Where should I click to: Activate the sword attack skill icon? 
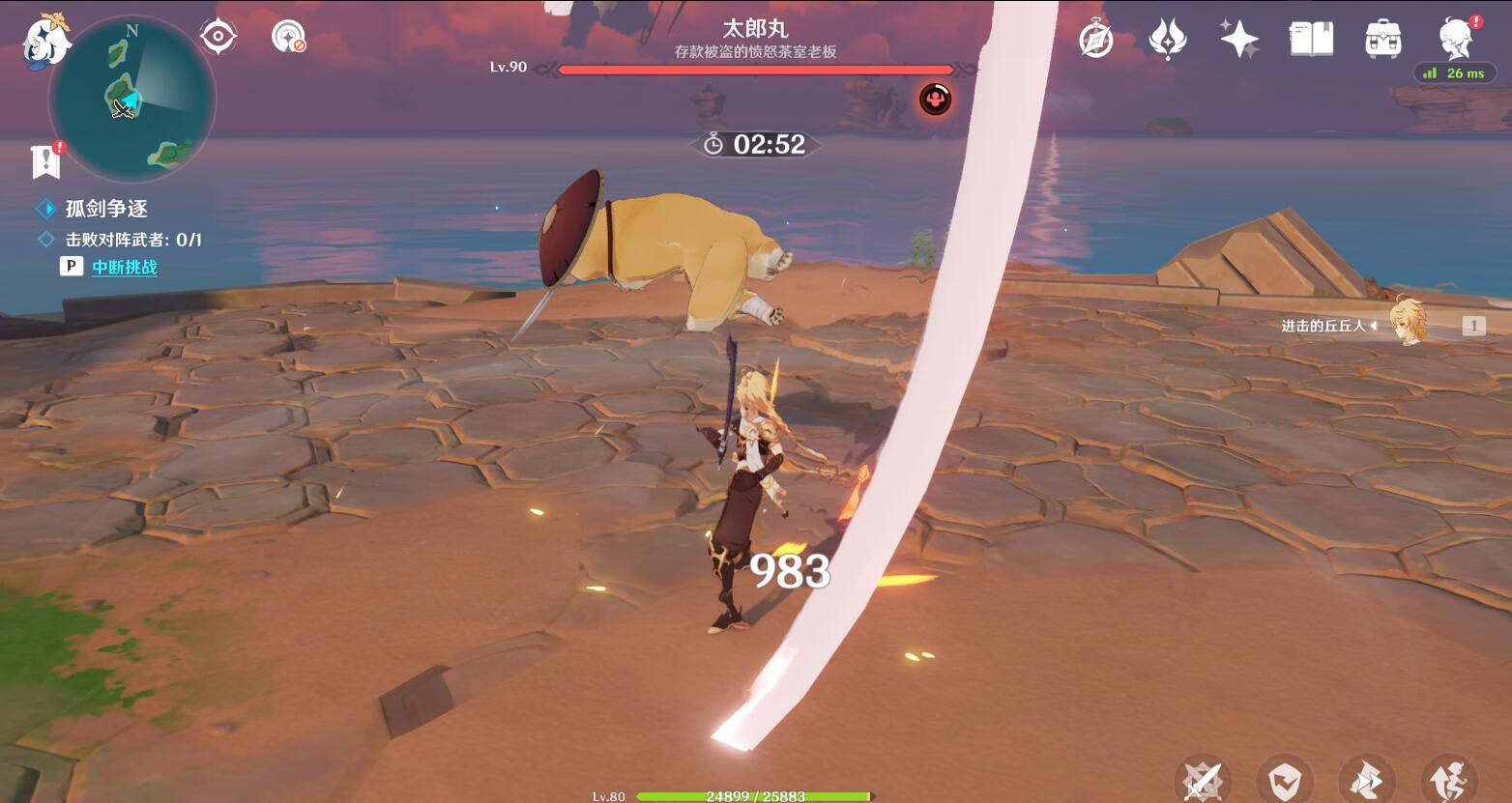click(1203, 781)
